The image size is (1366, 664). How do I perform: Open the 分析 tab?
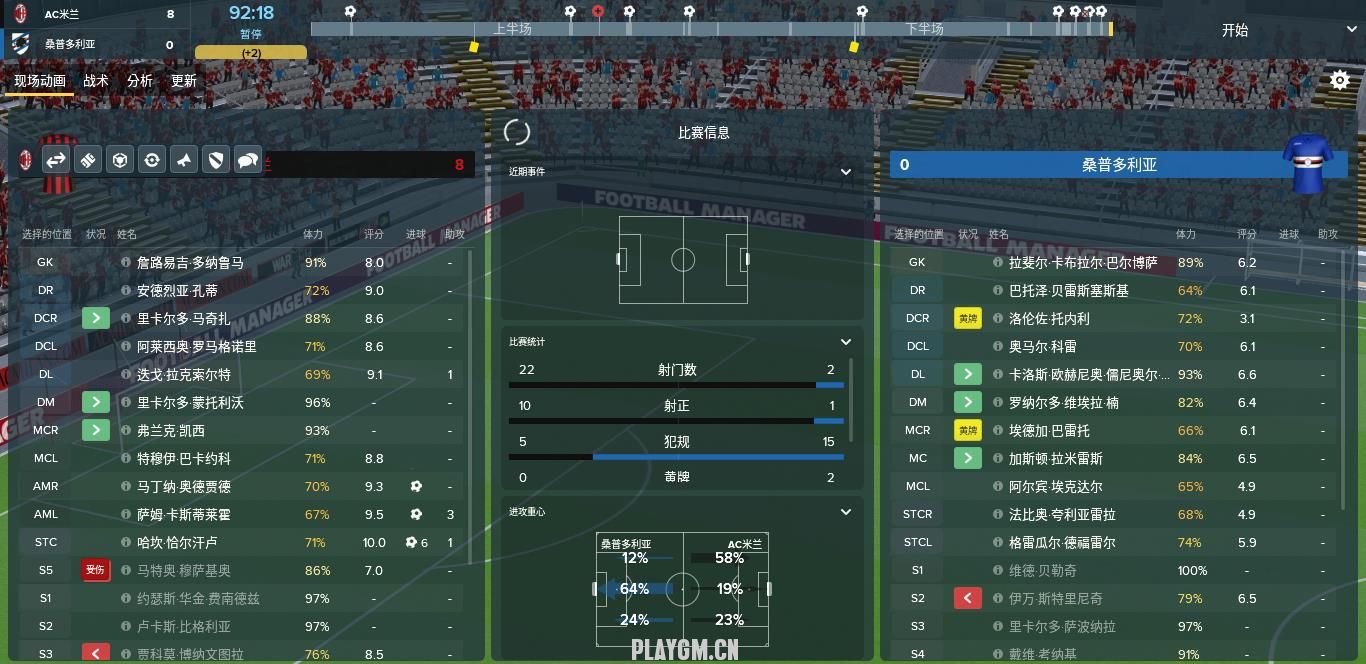coord(140,81)
